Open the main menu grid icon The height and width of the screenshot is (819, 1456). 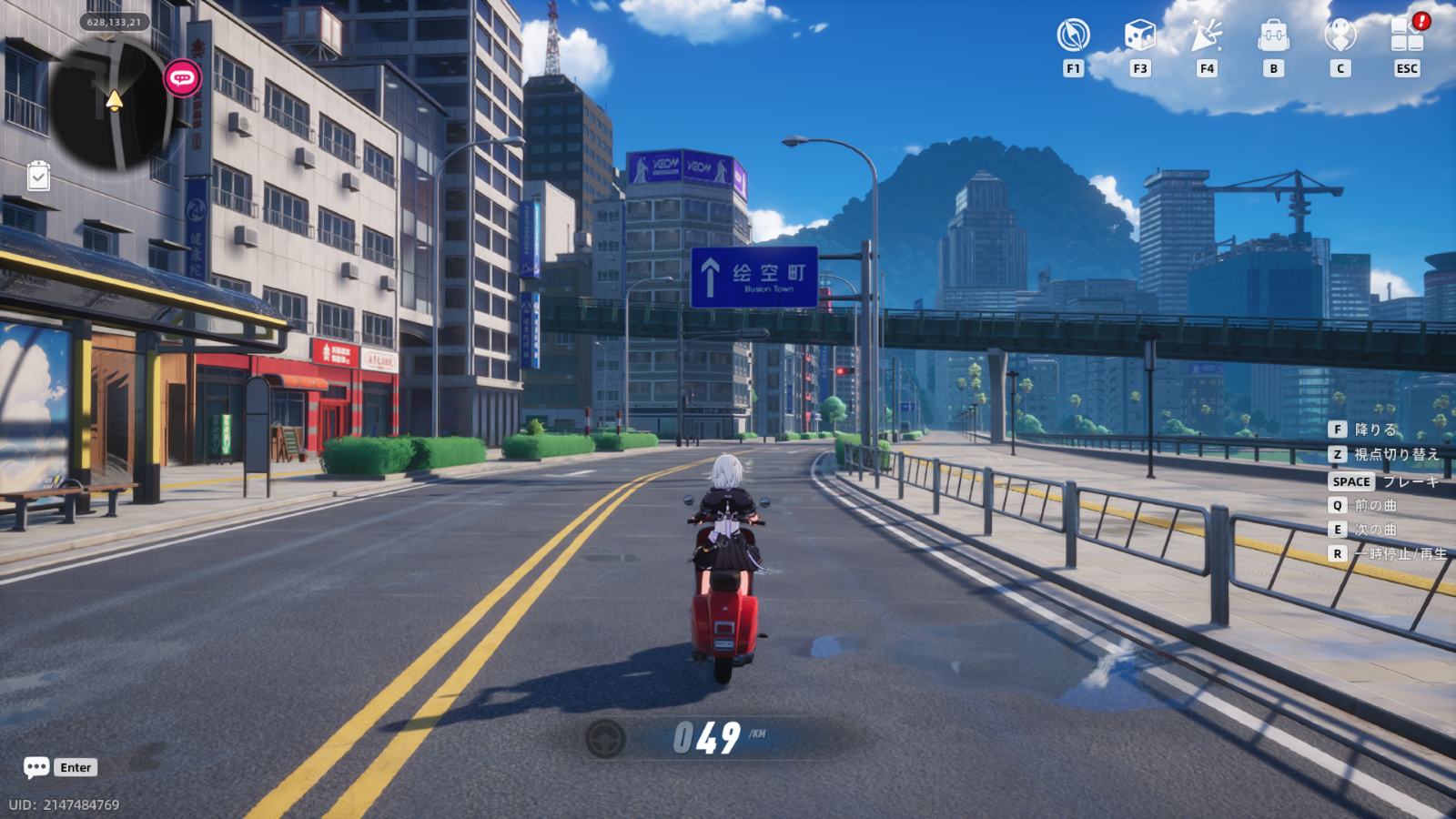click(x=1406, y=36)
